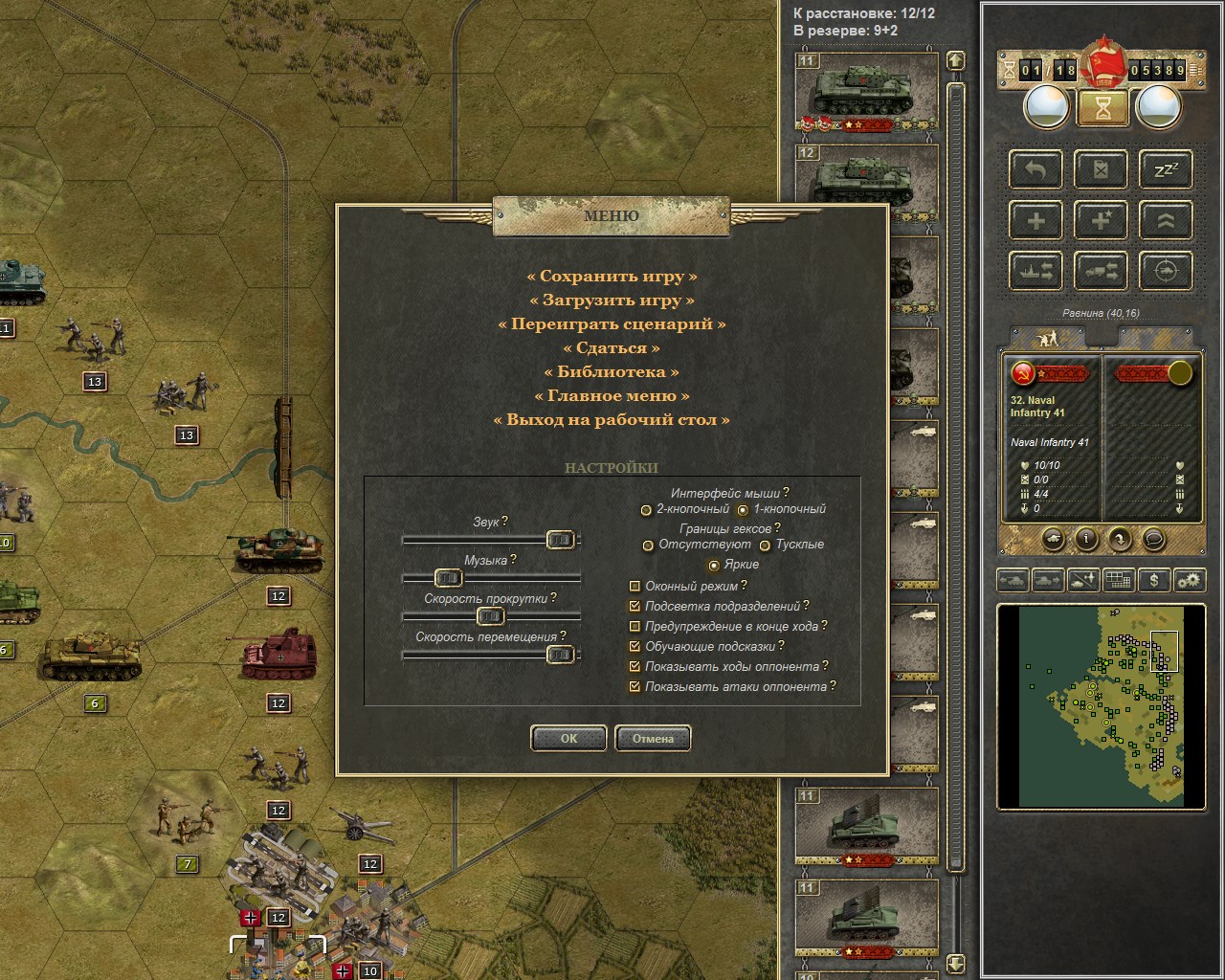
Task: Enable the «Оконный режим» checkbox
Action: tap(635, 587)
